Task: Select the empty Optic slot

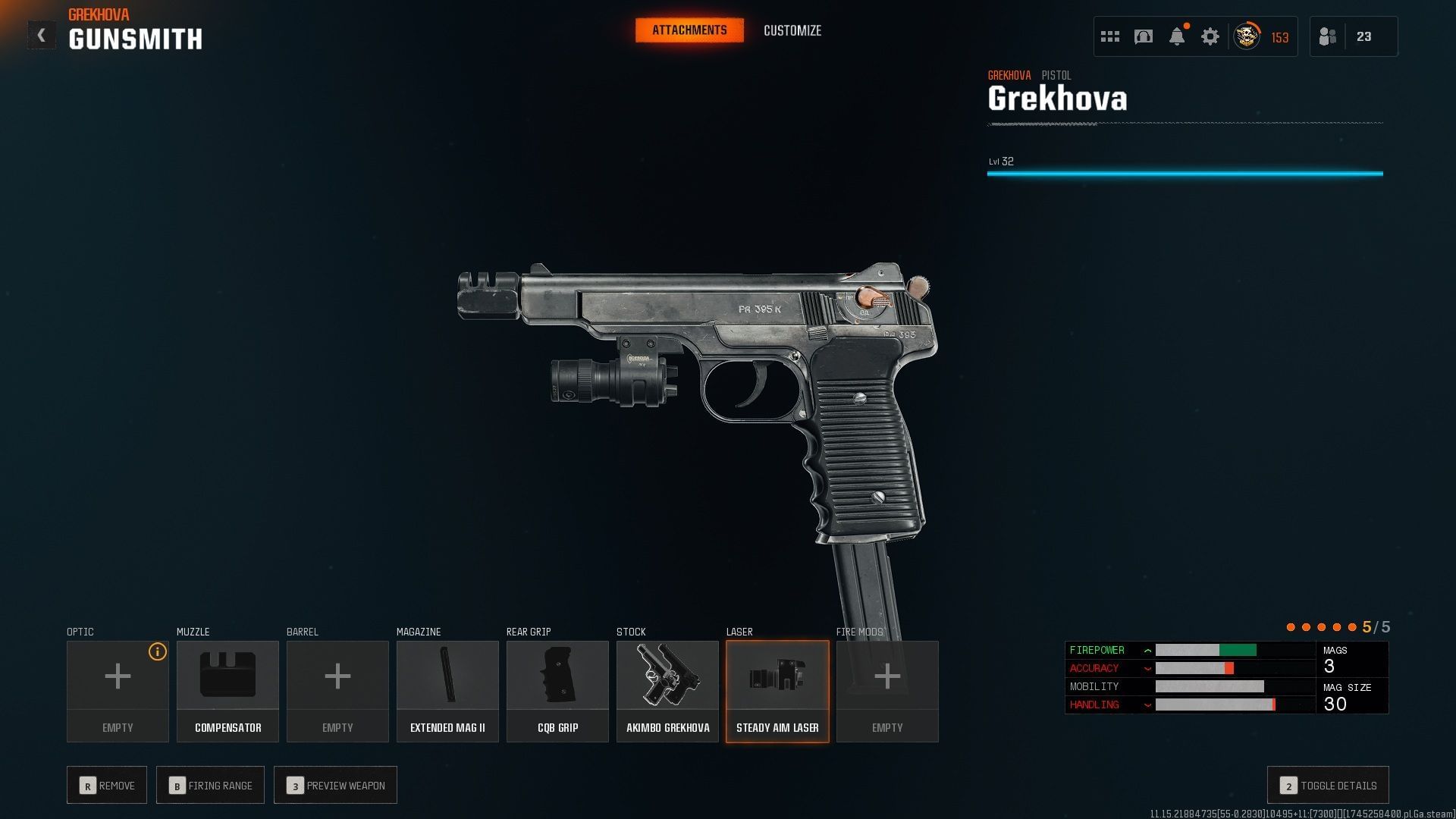Action: coord(118,691)
